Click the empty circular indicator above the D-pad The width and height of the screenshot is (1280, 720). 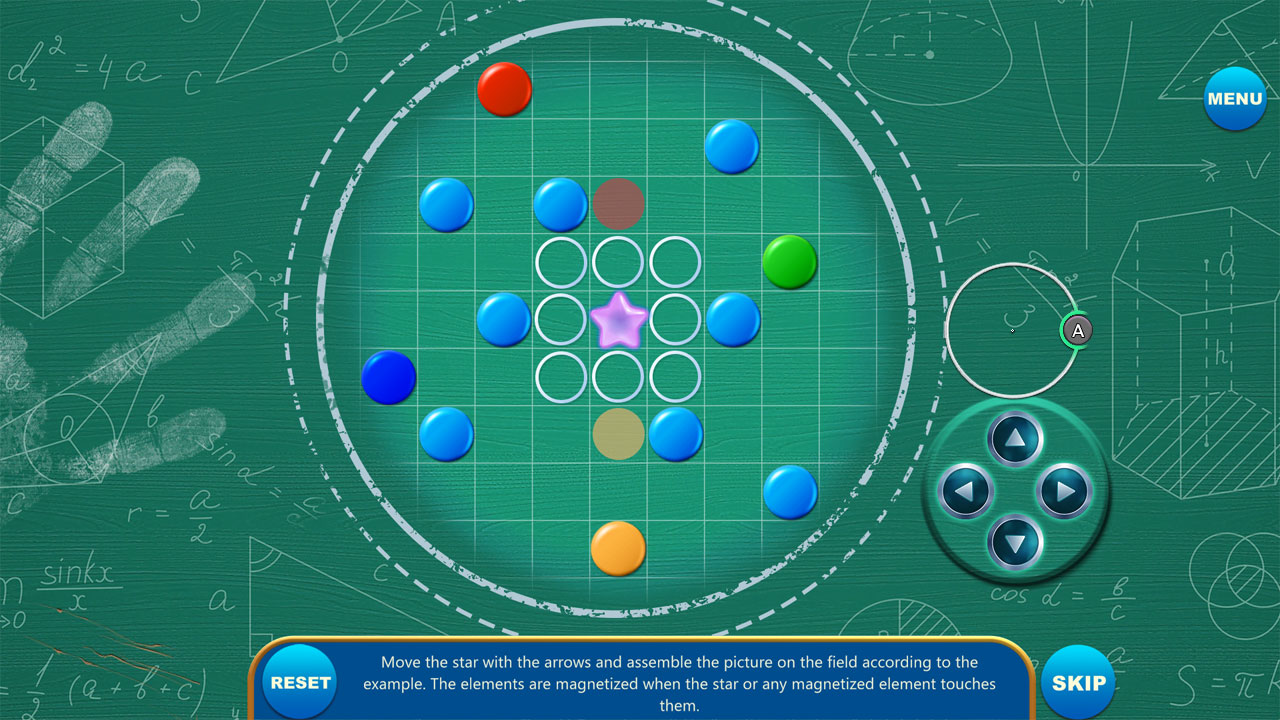point(1010,330)
